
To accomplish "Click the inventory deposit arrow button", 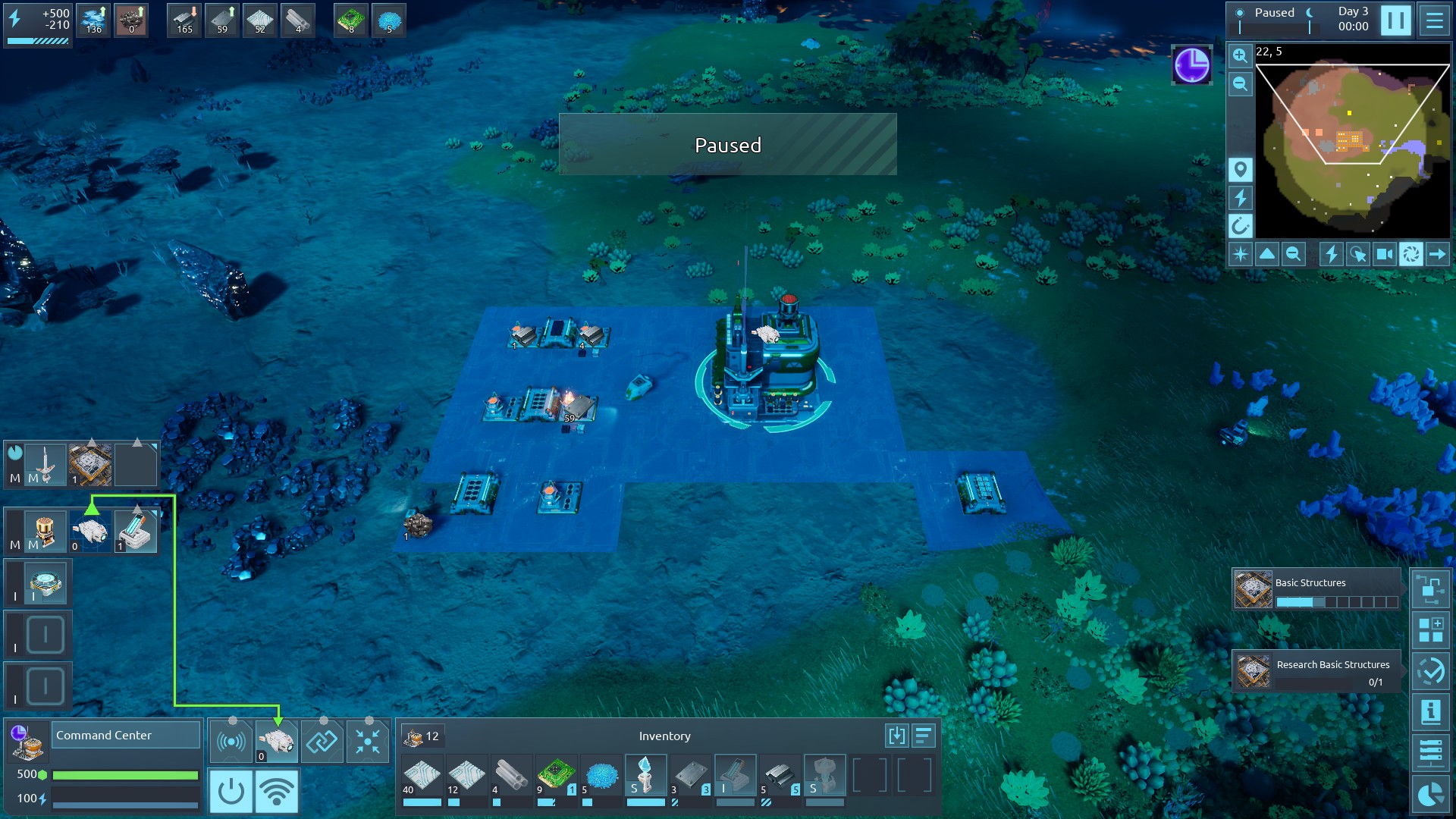I will pyautogui.click(x=896, y=736).
